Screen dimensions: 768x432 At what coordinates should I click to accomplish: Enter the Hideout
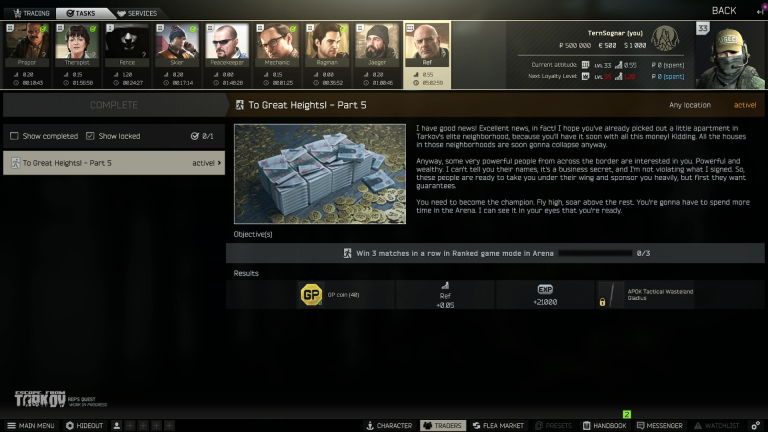click(84, 425)
